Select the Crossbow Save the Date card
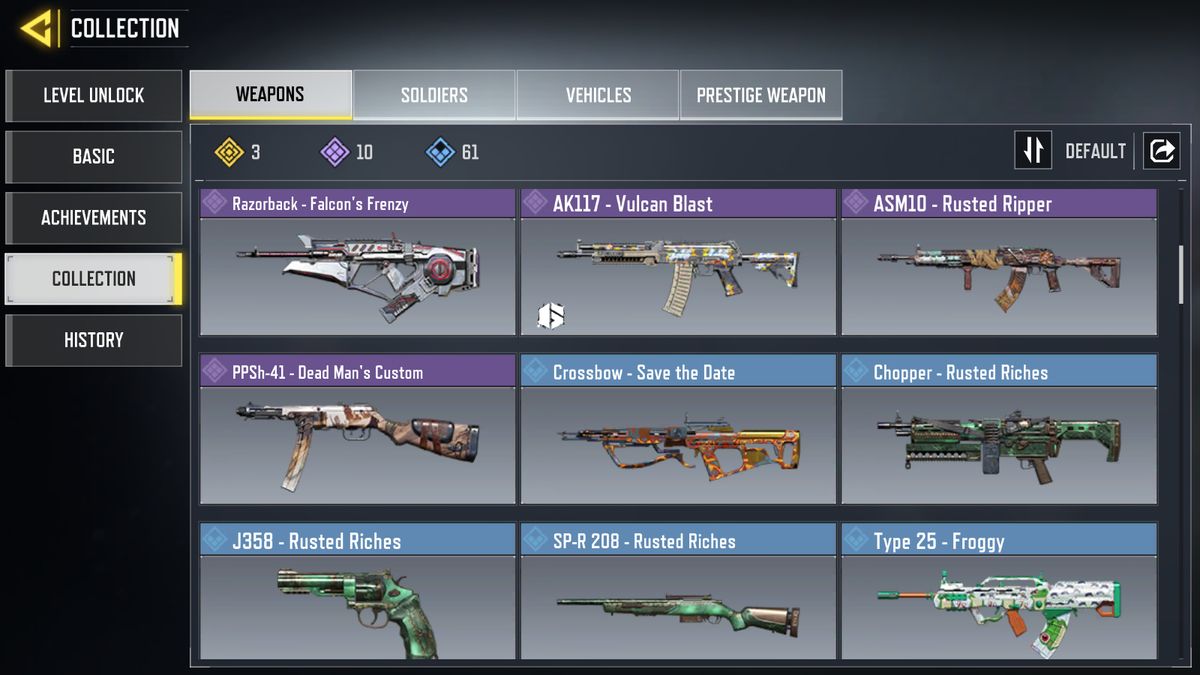 pyautogui.click(x=678, y=432)
